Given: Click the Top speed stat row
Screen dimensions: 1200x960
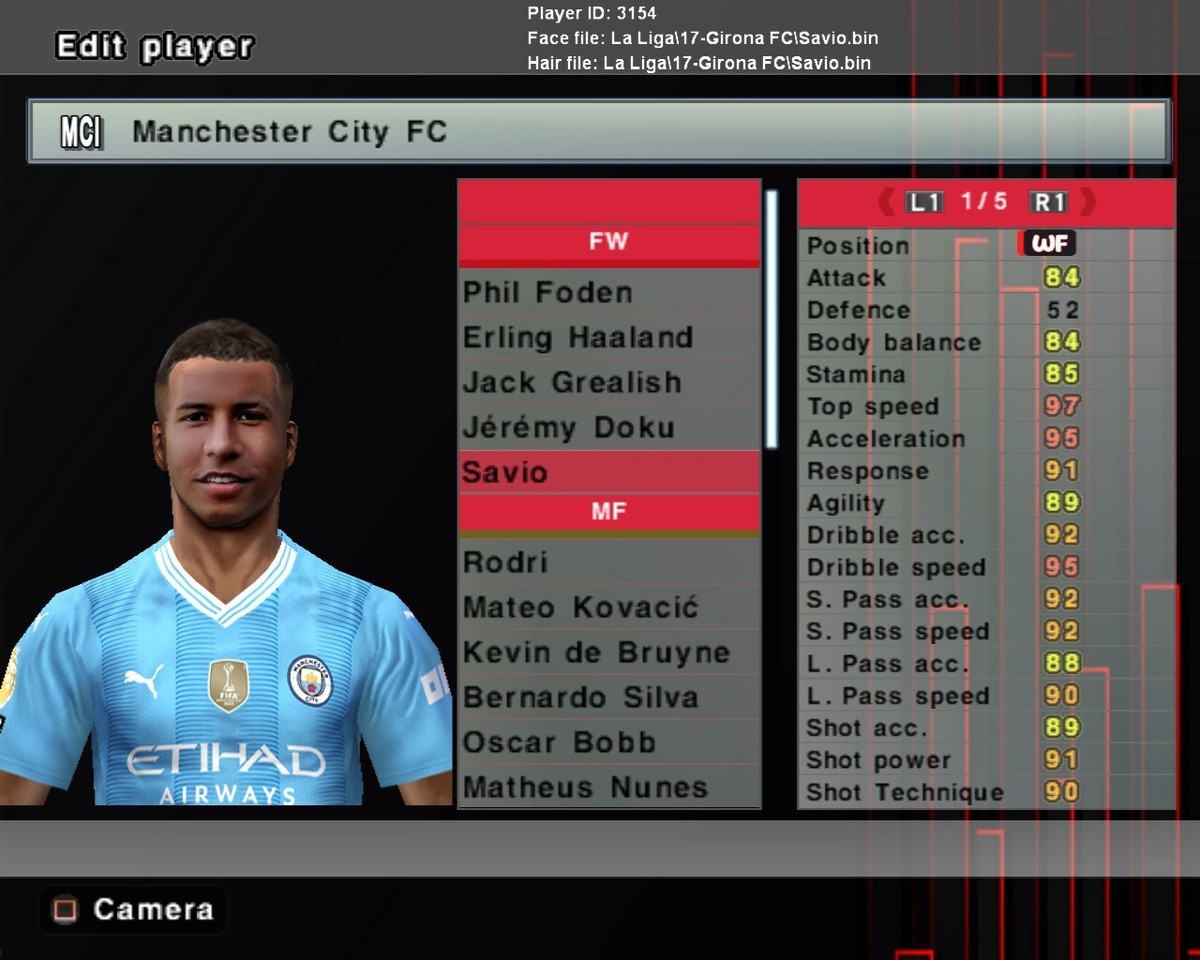Looking at the screenshot, I should 985,407.
